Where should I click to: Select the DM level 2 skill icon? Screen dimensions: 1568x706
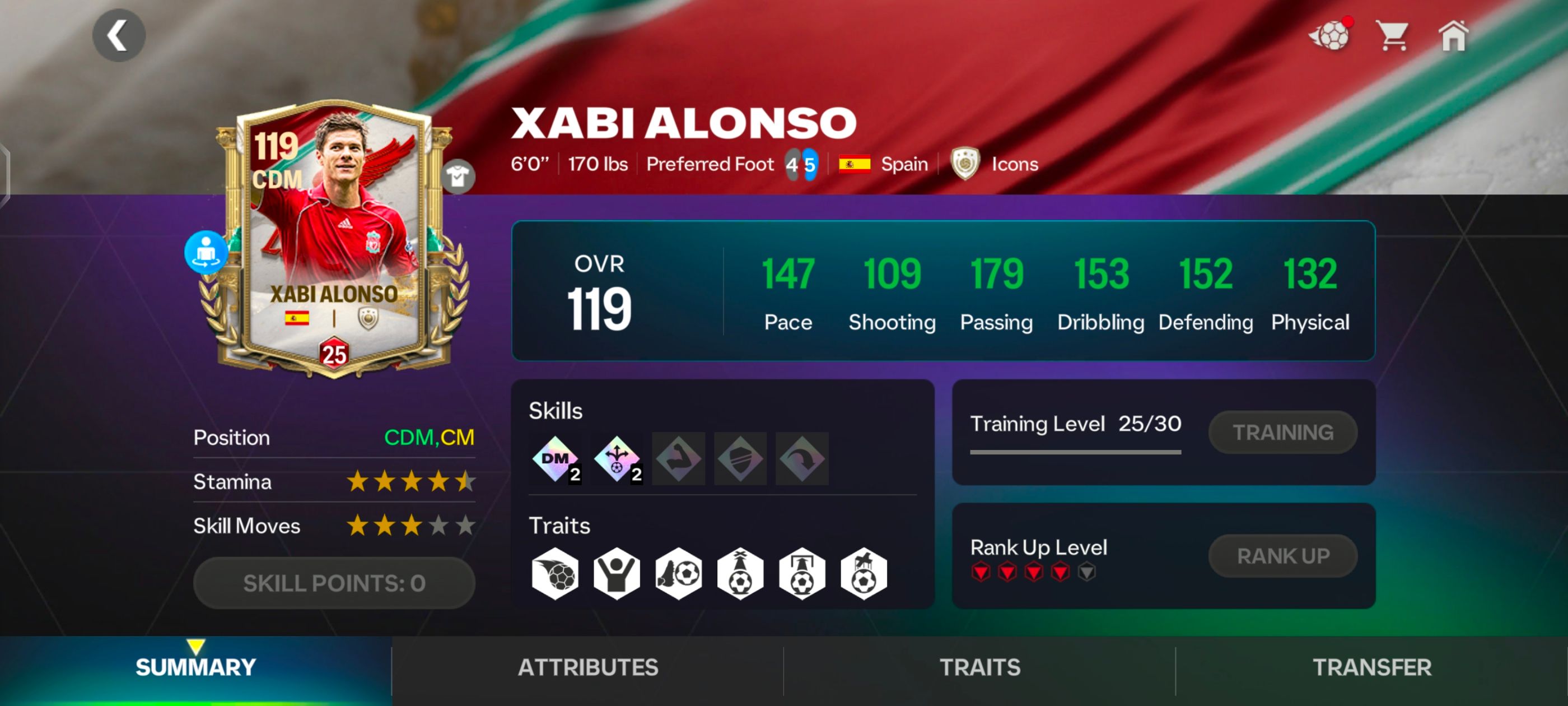[x=556, y=459]
